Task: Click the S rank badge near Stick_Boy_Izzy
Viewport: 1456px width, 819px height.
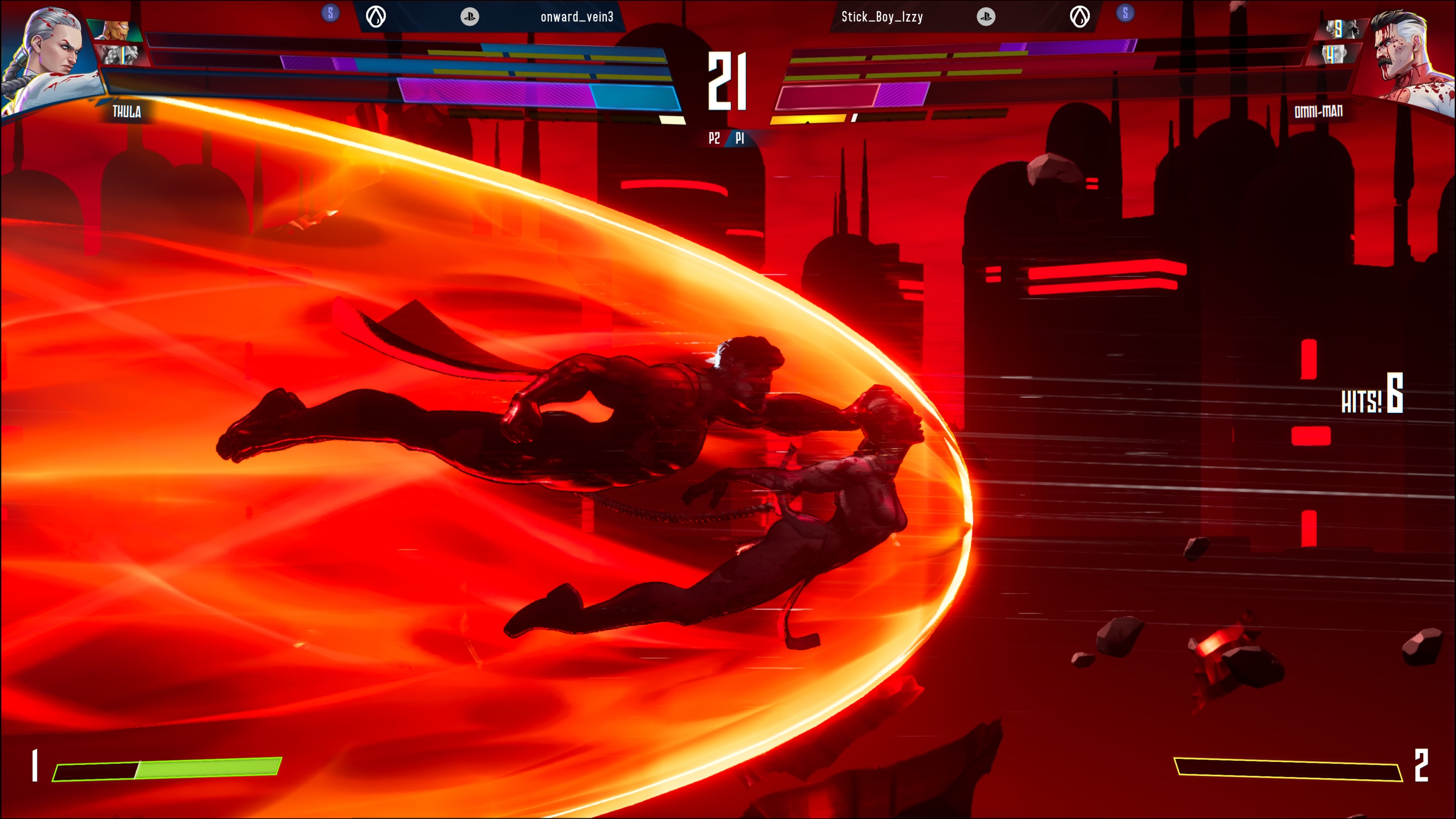Action: pyautogui.click(x=1125, y=13)
